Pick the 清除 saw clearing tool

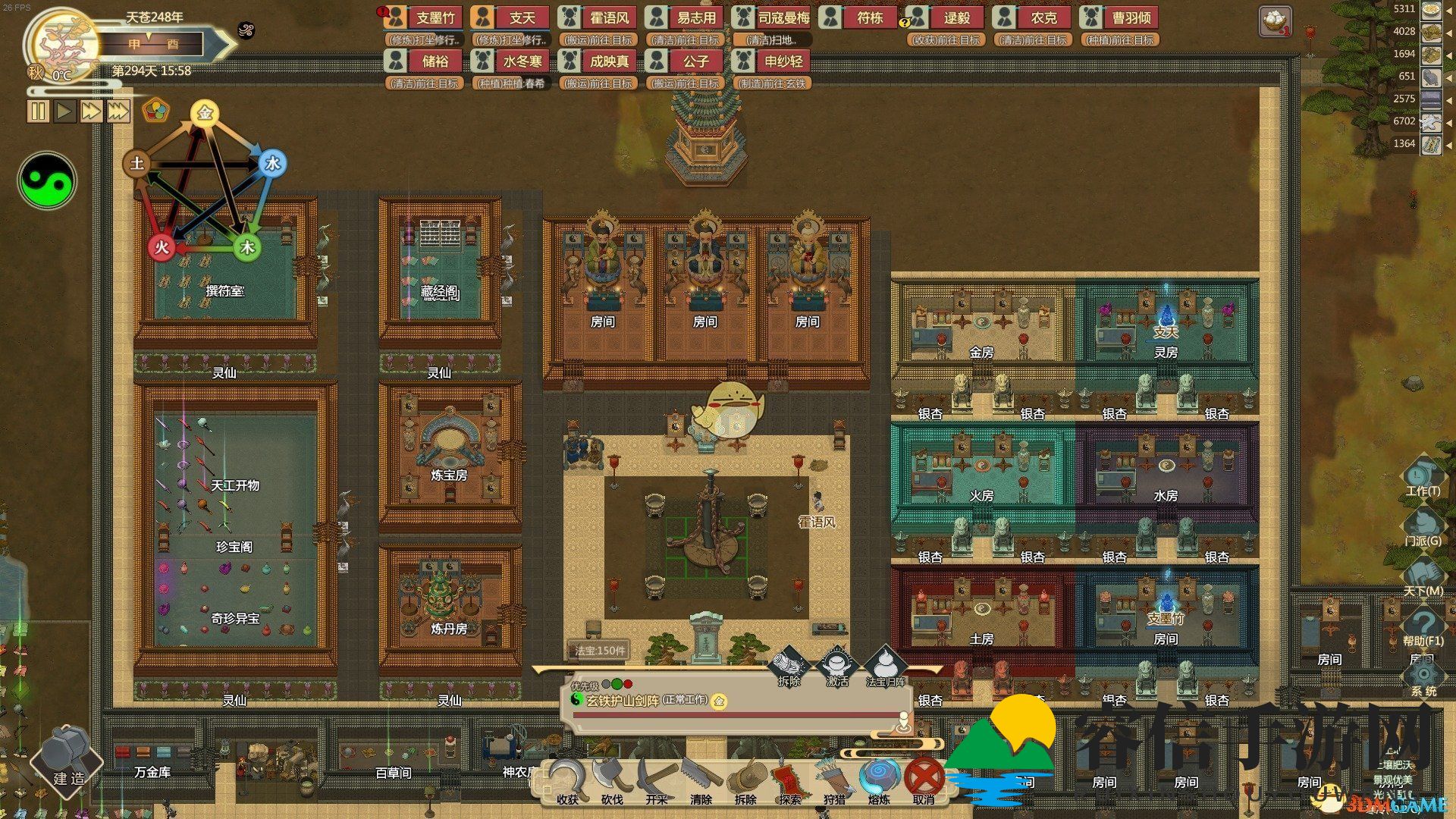click(701, 780)
